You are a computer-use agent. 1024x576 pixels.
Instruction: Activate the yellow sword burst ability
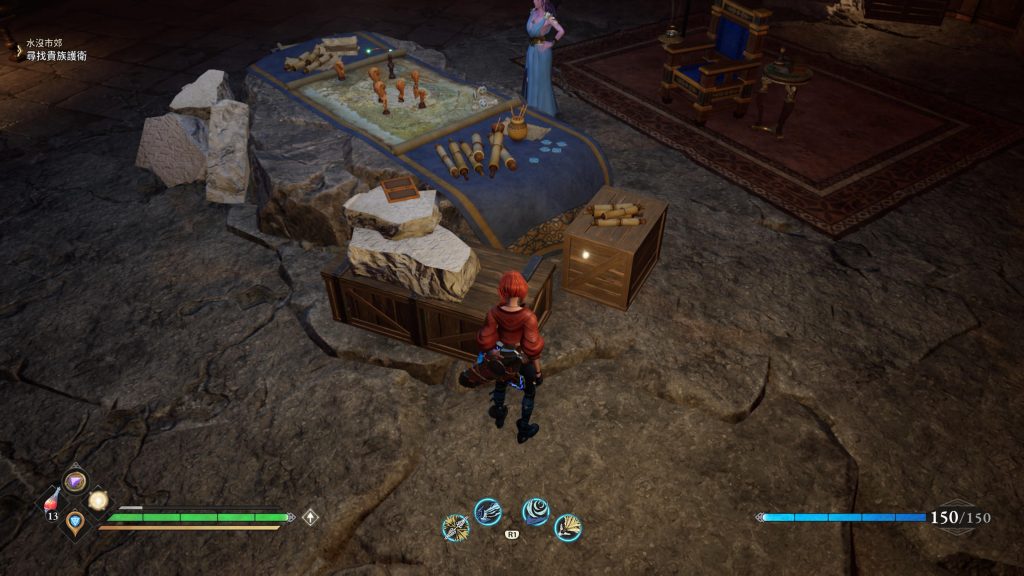click(456, 527)
